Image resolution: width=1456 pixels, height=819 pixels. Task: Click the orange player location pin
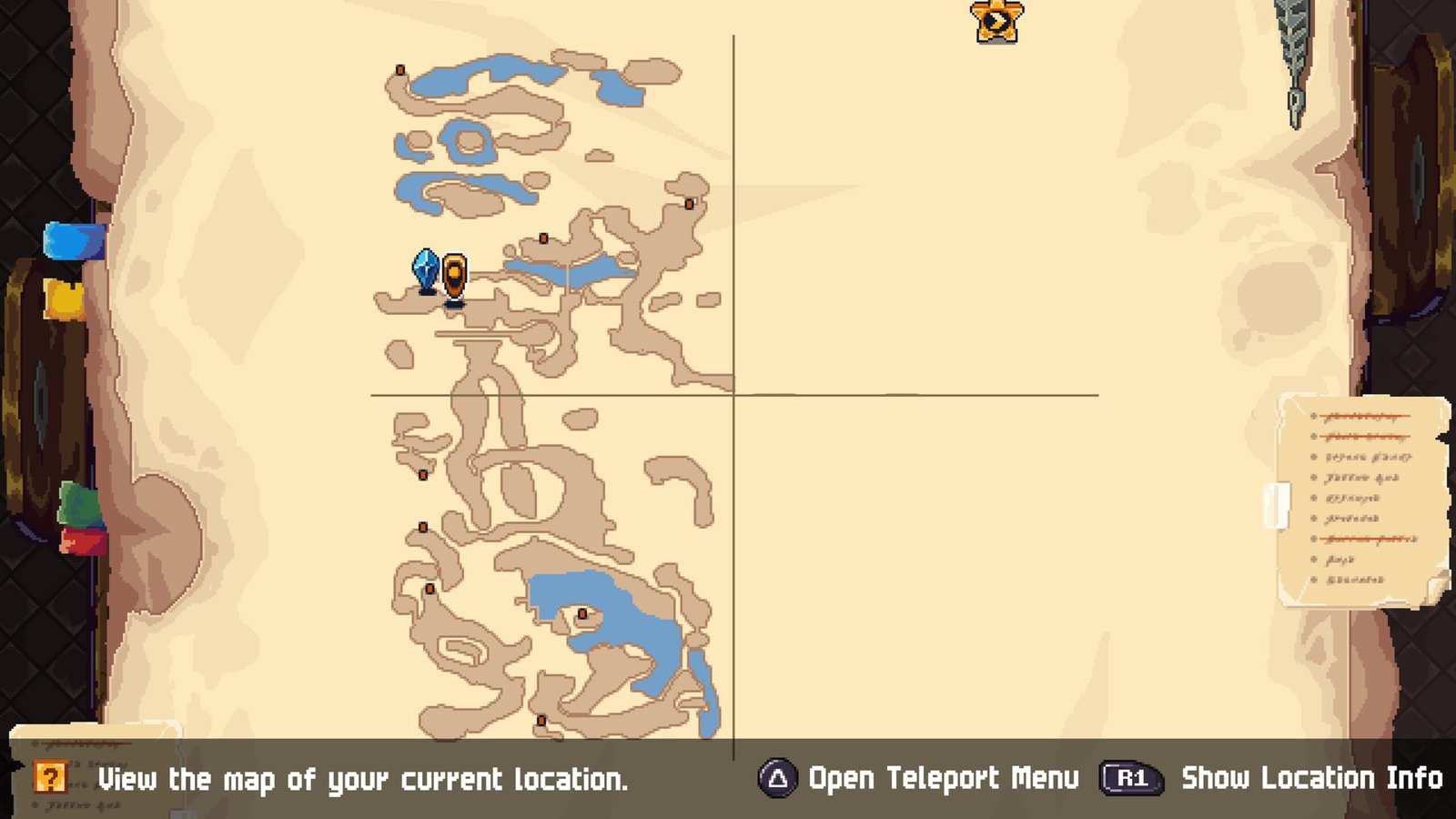[454, 276]
